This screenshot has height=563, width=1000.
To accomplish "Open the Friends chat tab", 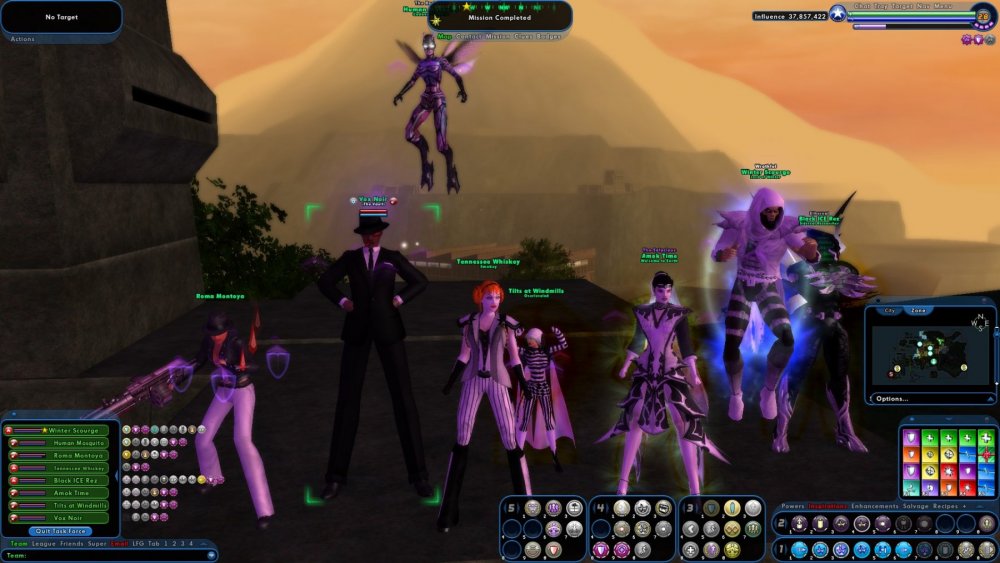I will (x=71, y=543).
